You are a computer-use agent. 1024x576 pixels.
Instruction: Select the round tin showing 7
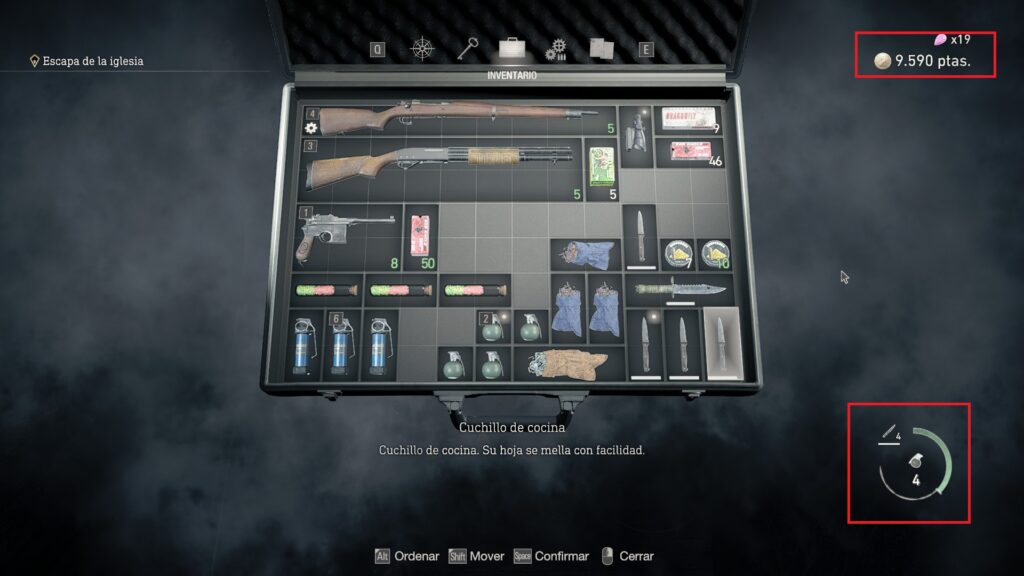point(675,254)
